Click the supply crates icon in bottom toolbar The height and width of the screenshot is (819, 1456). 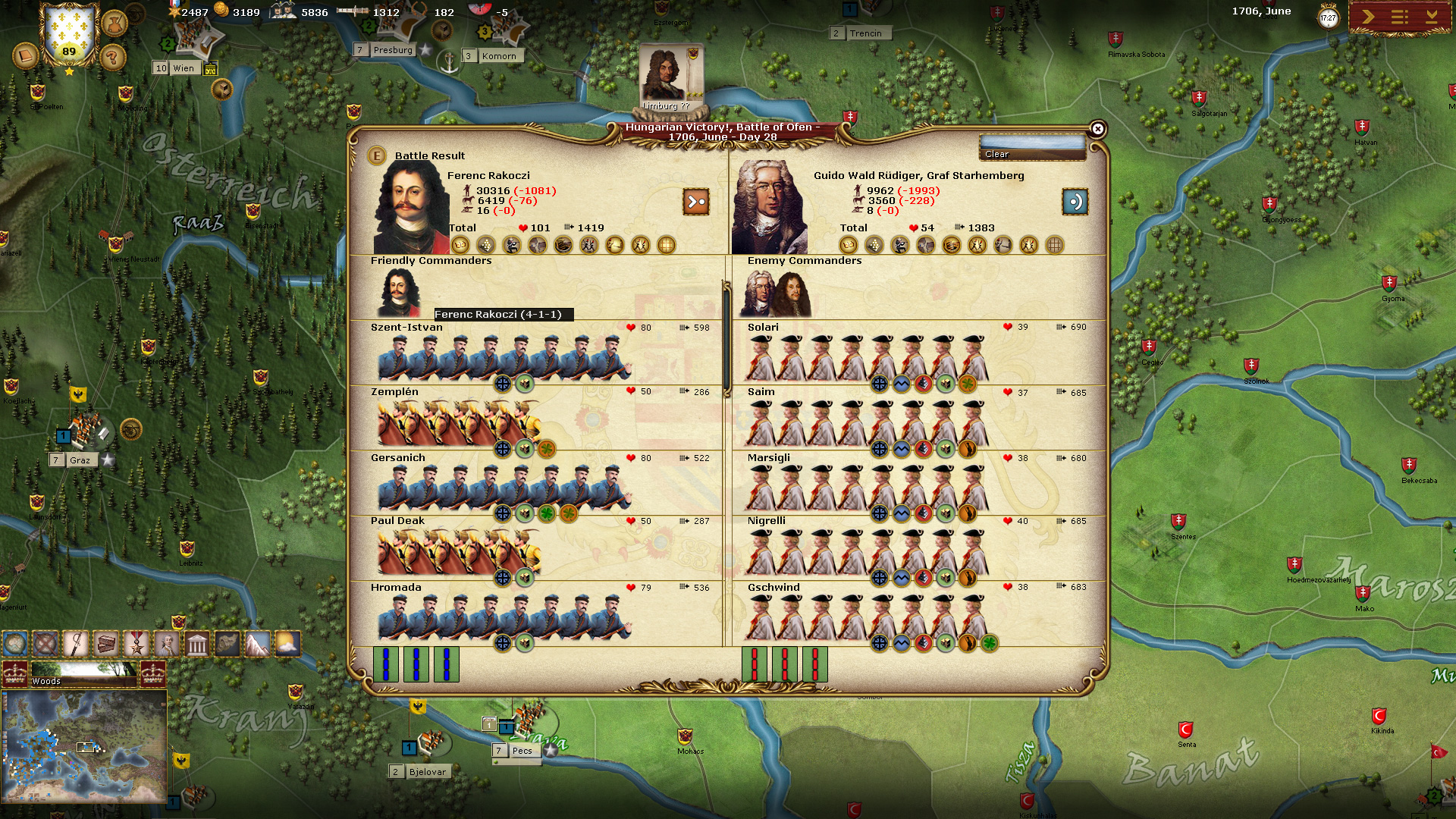[106, 644]
